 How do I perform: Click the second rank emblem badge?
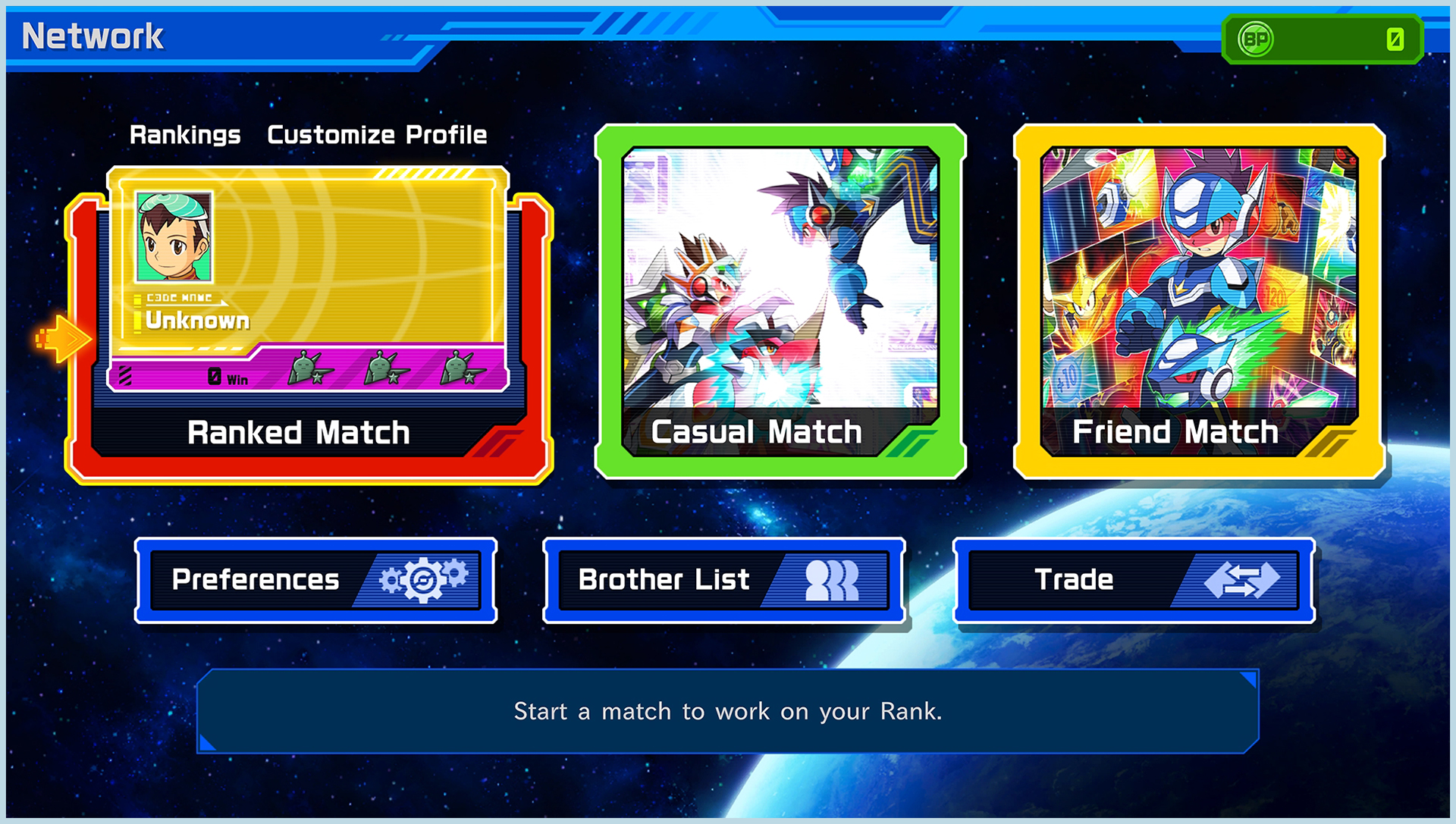(387, 370)
